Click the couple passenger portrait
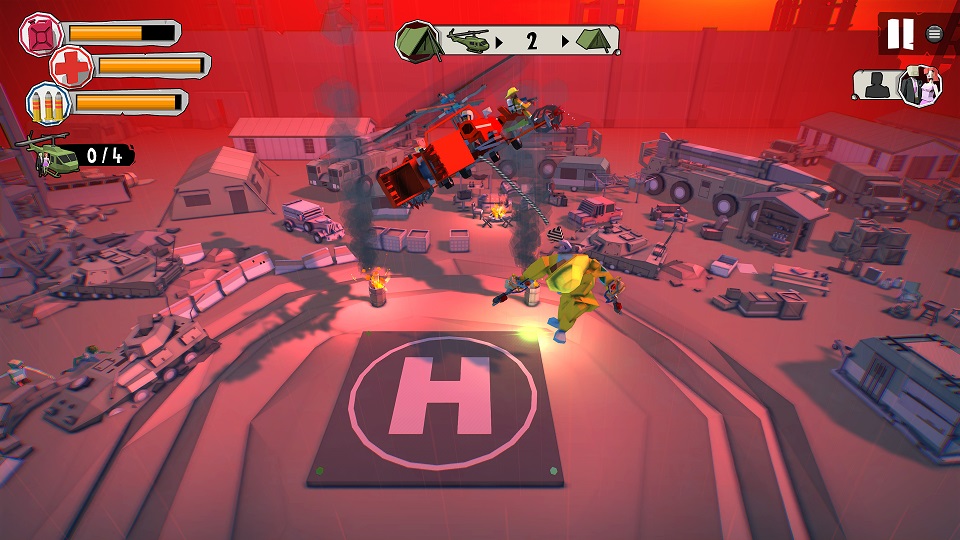This screenshot has height=540, width=960. tap(920, 86)
